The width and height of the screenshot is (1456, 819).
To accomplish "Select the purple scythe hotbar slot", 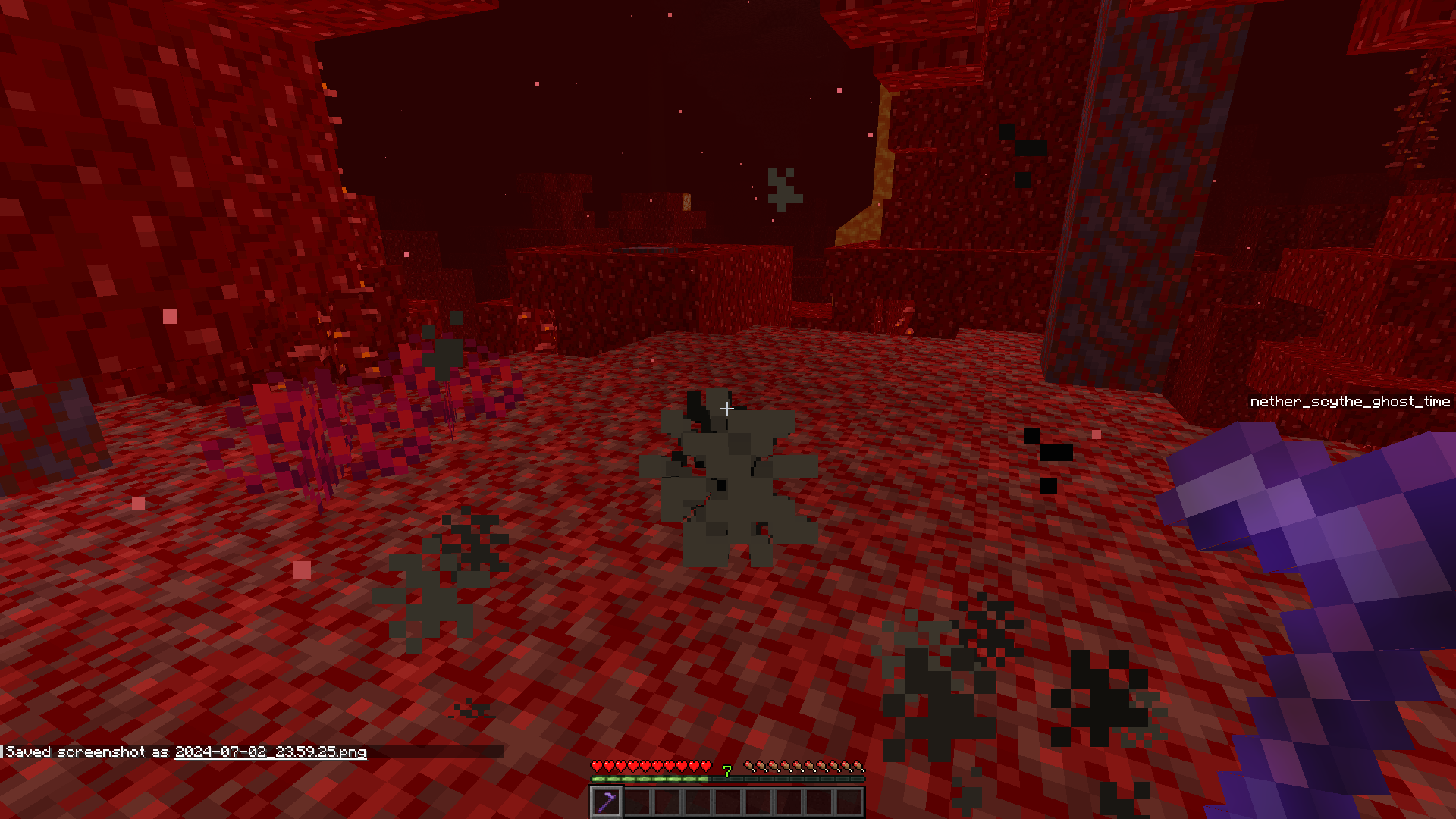I will coord(607,802).
